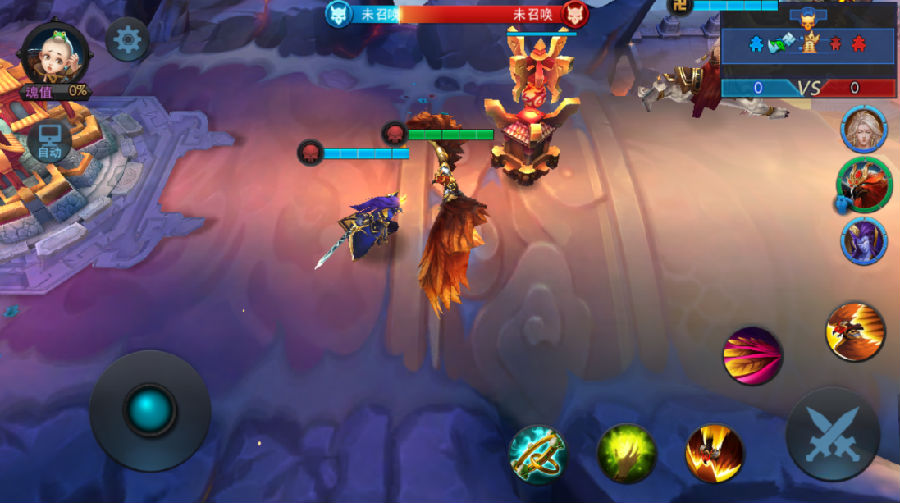Tap the blue wolf summon icon

pyautogui.click(x=338, y=14)
